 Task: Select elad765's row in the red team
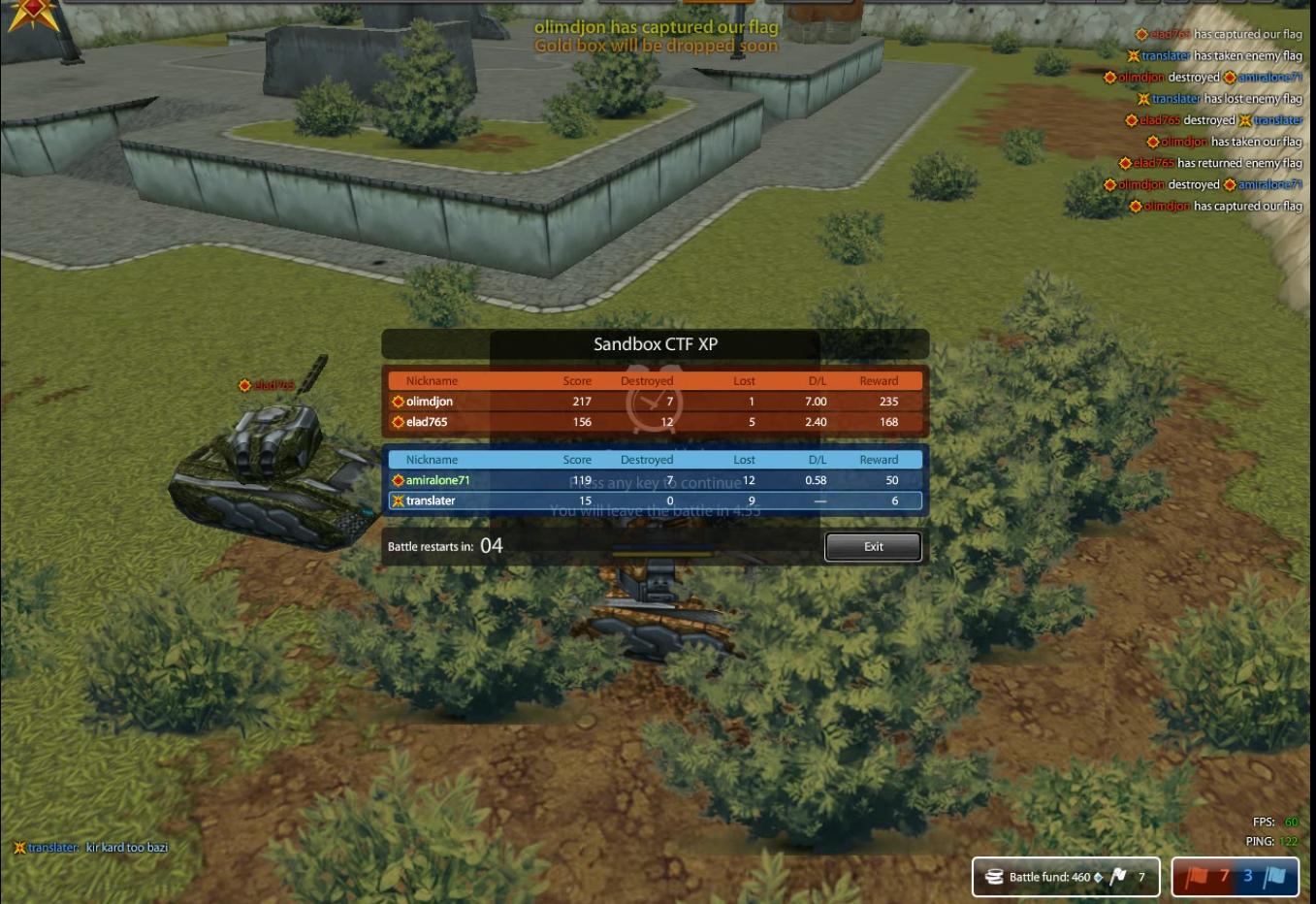click(x=655, y=422)
